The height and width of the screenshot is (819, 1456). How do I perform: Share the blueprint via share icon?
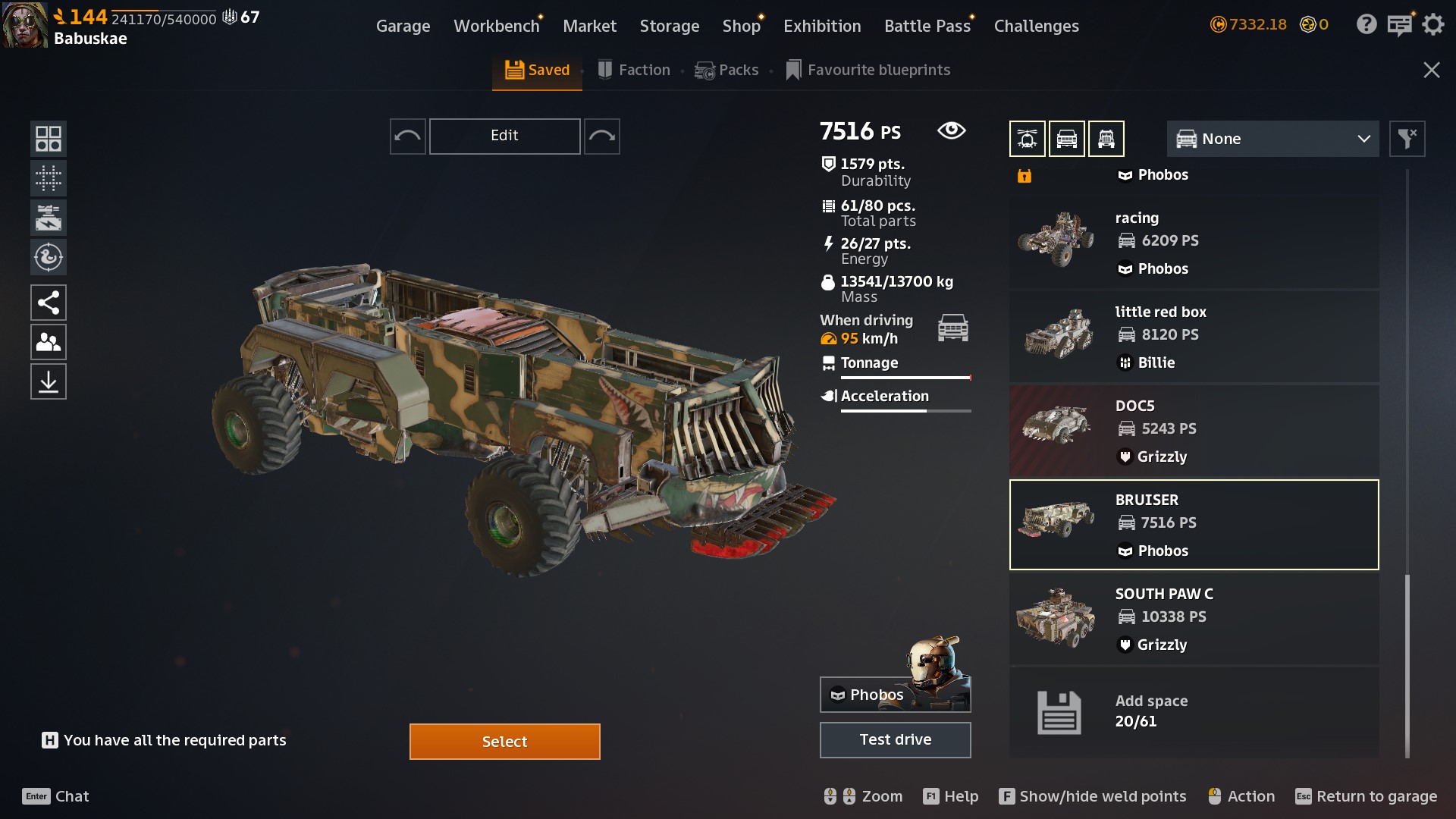(x=49, y=303)
